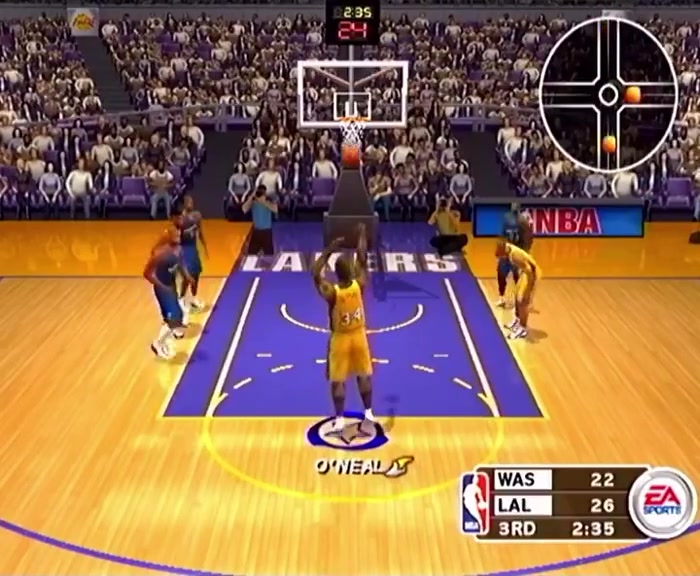Image resolution: width=700 pixels, height=576 pixels.
Task: Click the orange ball on the vertical aim line
Action: (609, 144)
